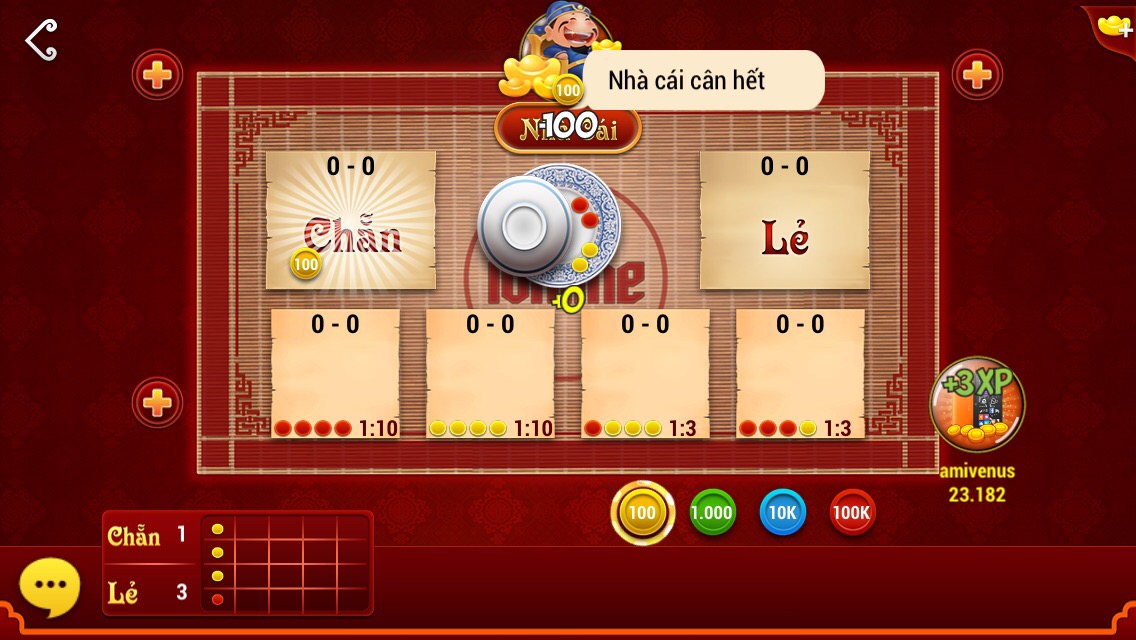
Task: Open the gold ingot top-up shop
Action: [x=1113, y=25]
